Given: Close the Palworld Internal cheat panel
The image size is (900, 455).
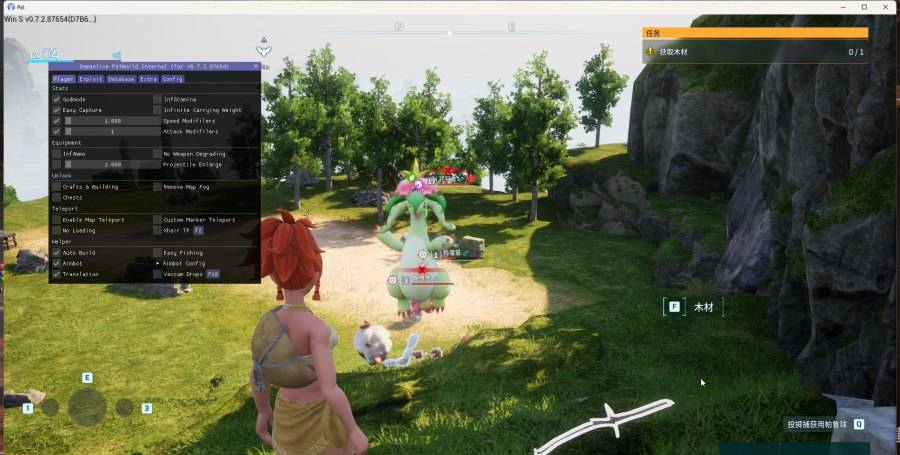Looking at the screenshot, I should pyautogui.click(x=255, y=66).
